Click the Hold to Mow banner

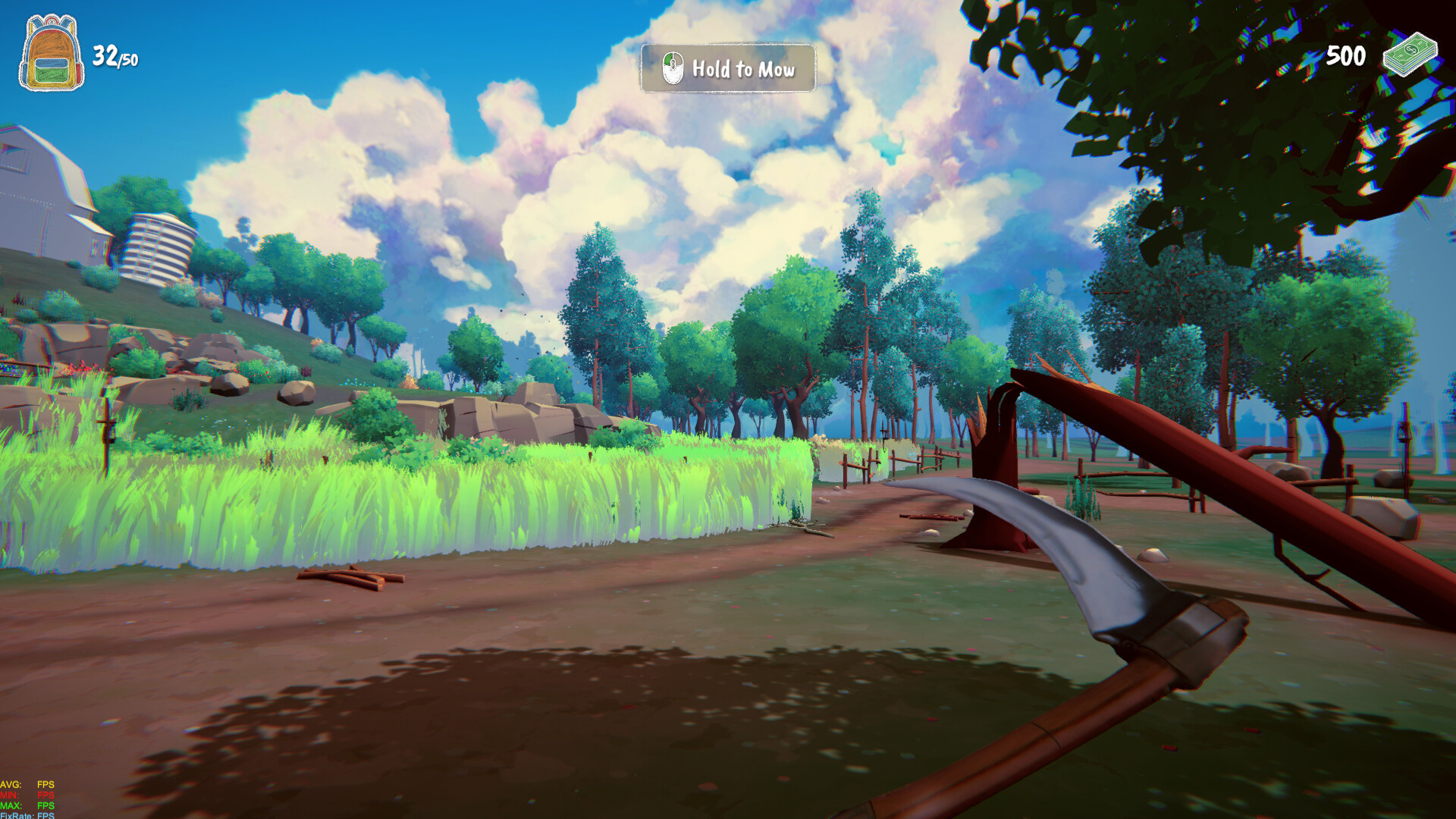click(x=728, y=69)
